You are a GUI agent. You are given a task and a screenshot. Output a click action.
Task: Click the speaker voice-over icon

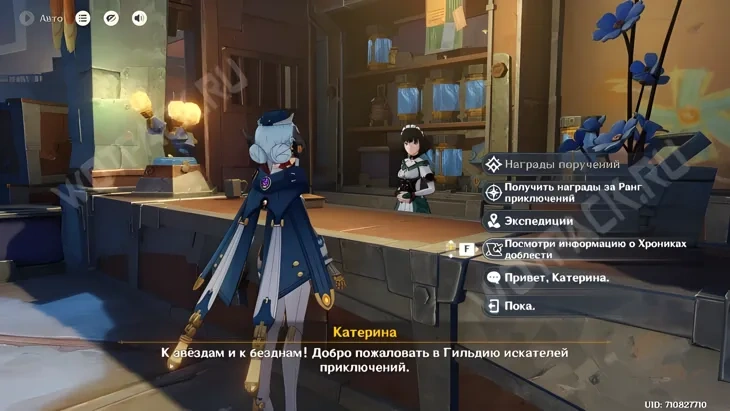pos(139,18)
